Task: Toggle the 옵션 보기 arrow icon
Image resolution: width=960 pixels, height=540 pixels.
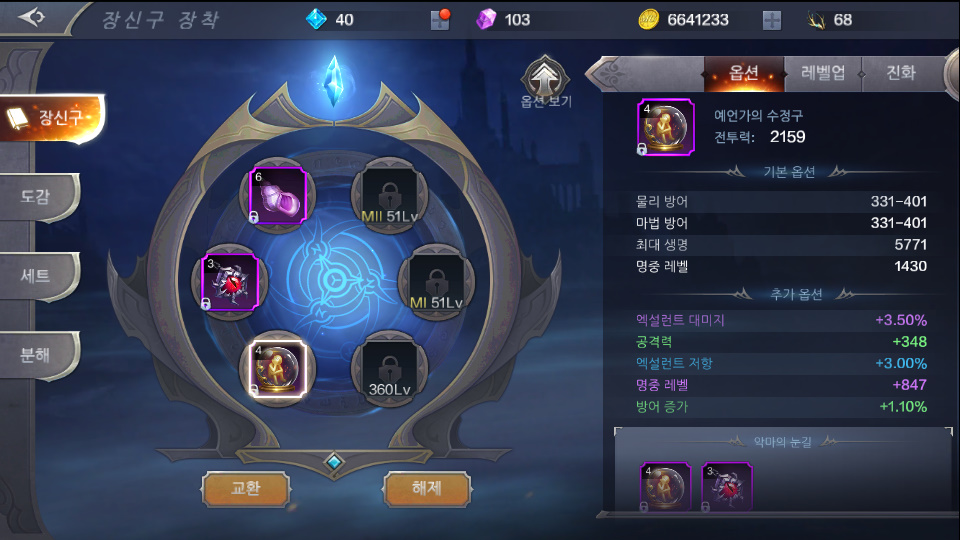Action: [546, 76]
